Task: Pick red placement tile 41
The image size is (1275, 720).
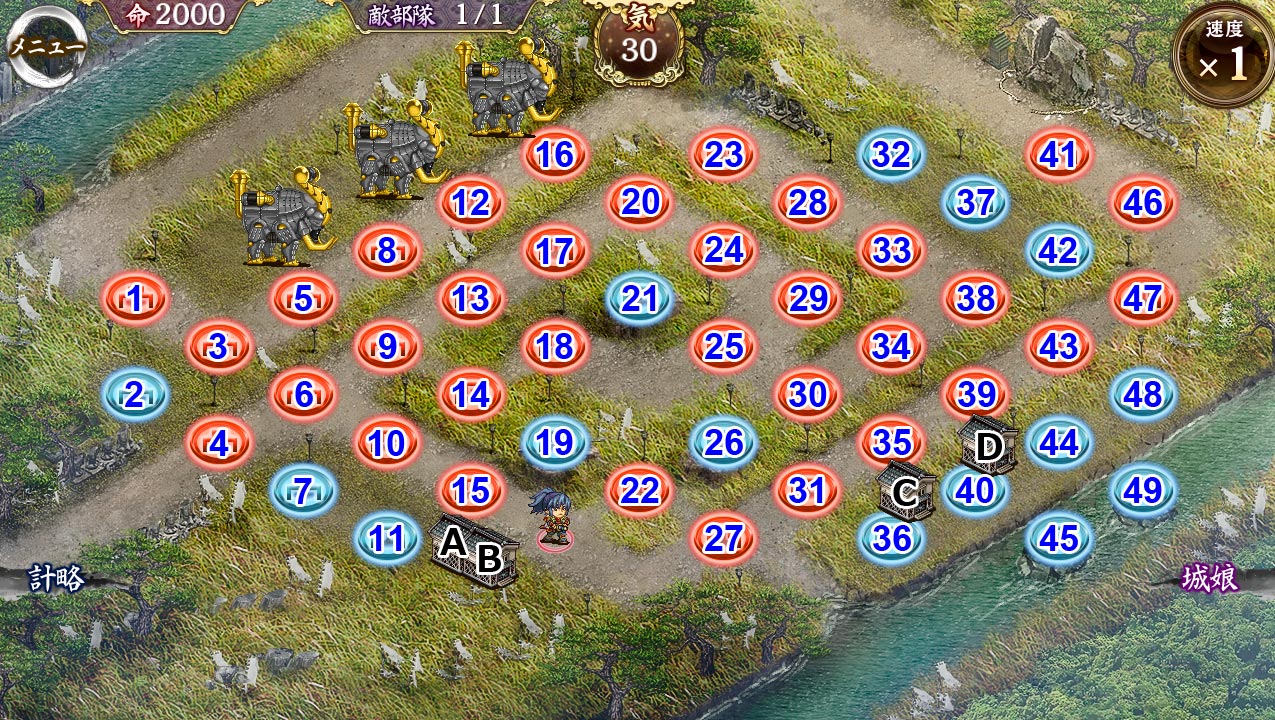Action: point(1058,155)
